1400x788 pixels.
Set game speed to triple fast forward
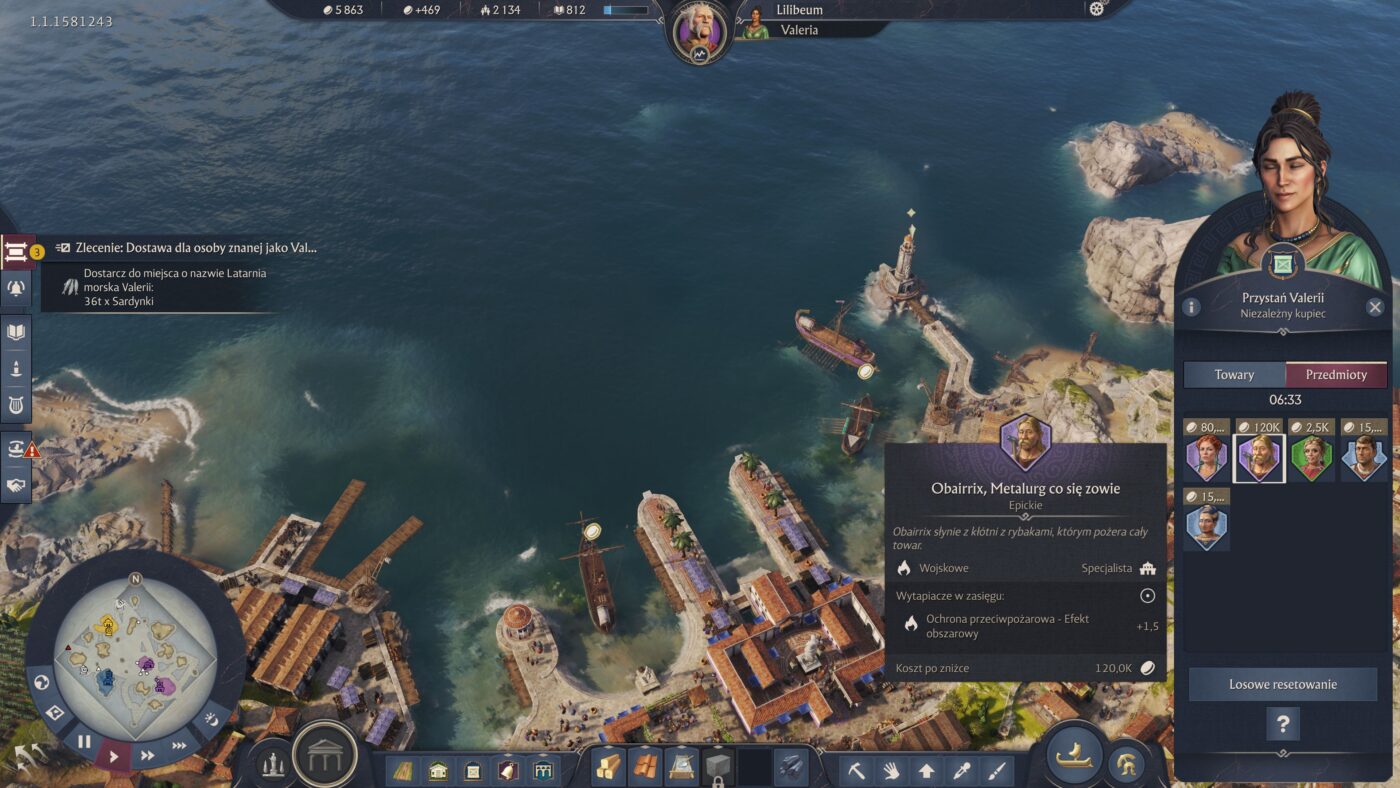click(179, 745)
